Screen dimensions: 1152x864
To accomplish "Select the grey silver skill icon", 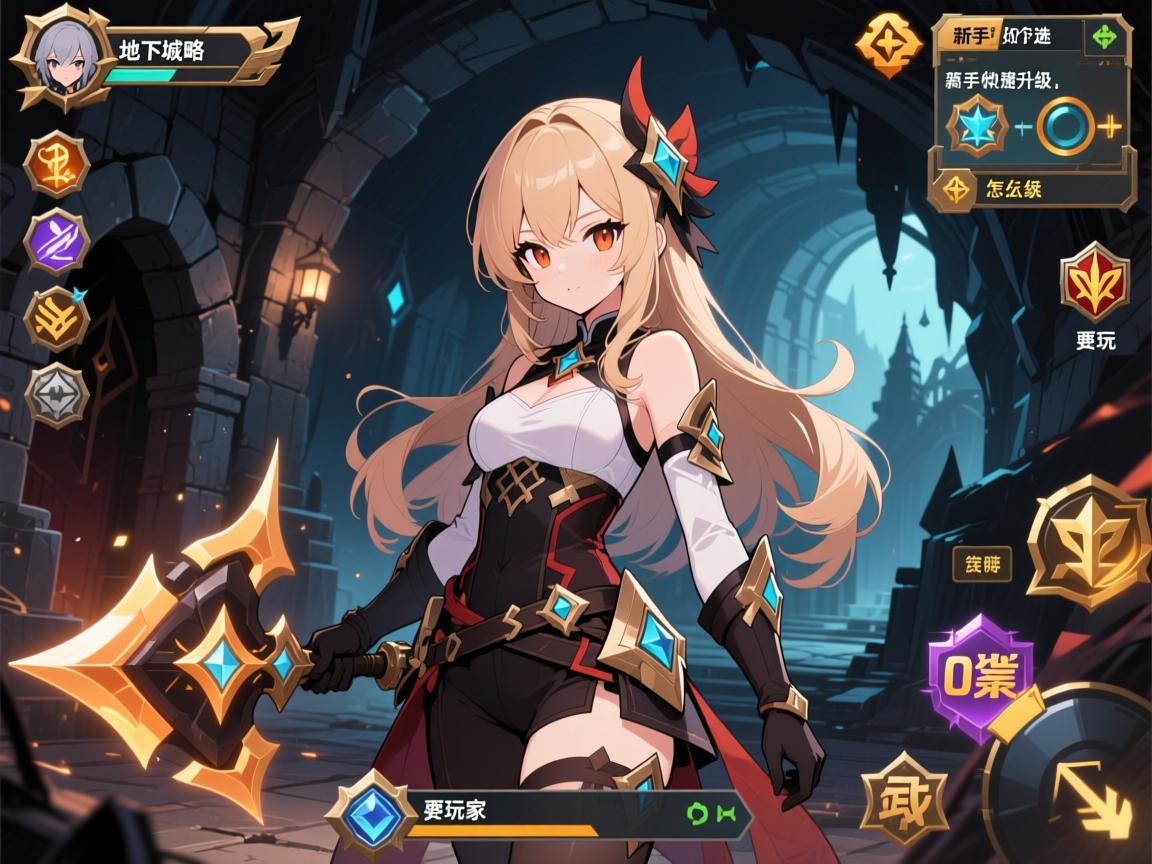I will click(57, 396).
